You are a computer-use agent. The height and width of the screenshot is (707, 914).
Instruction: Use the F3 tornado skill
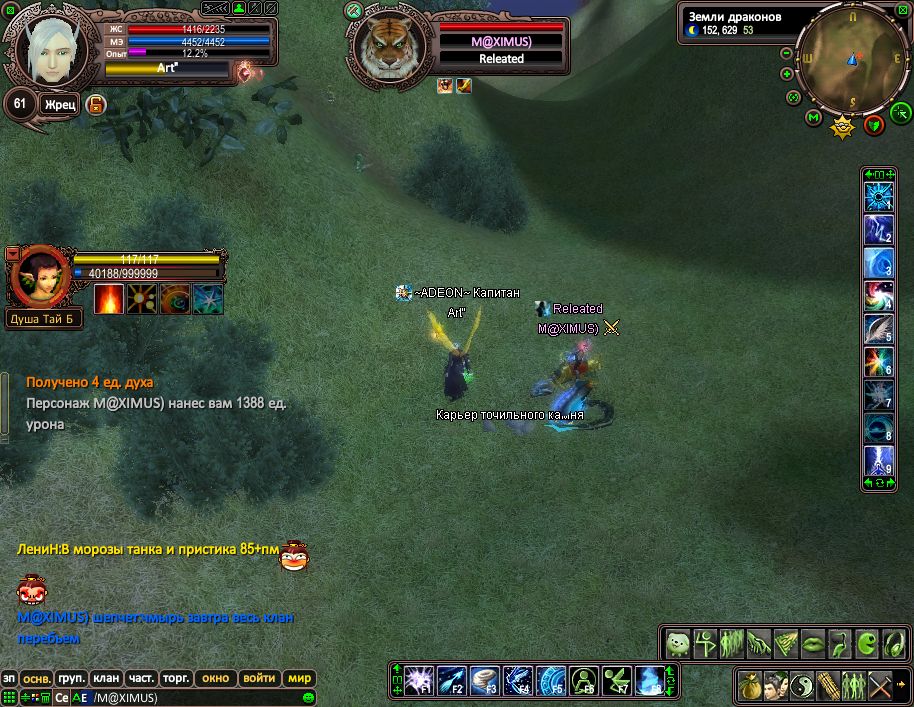click(x=485, y=680)
